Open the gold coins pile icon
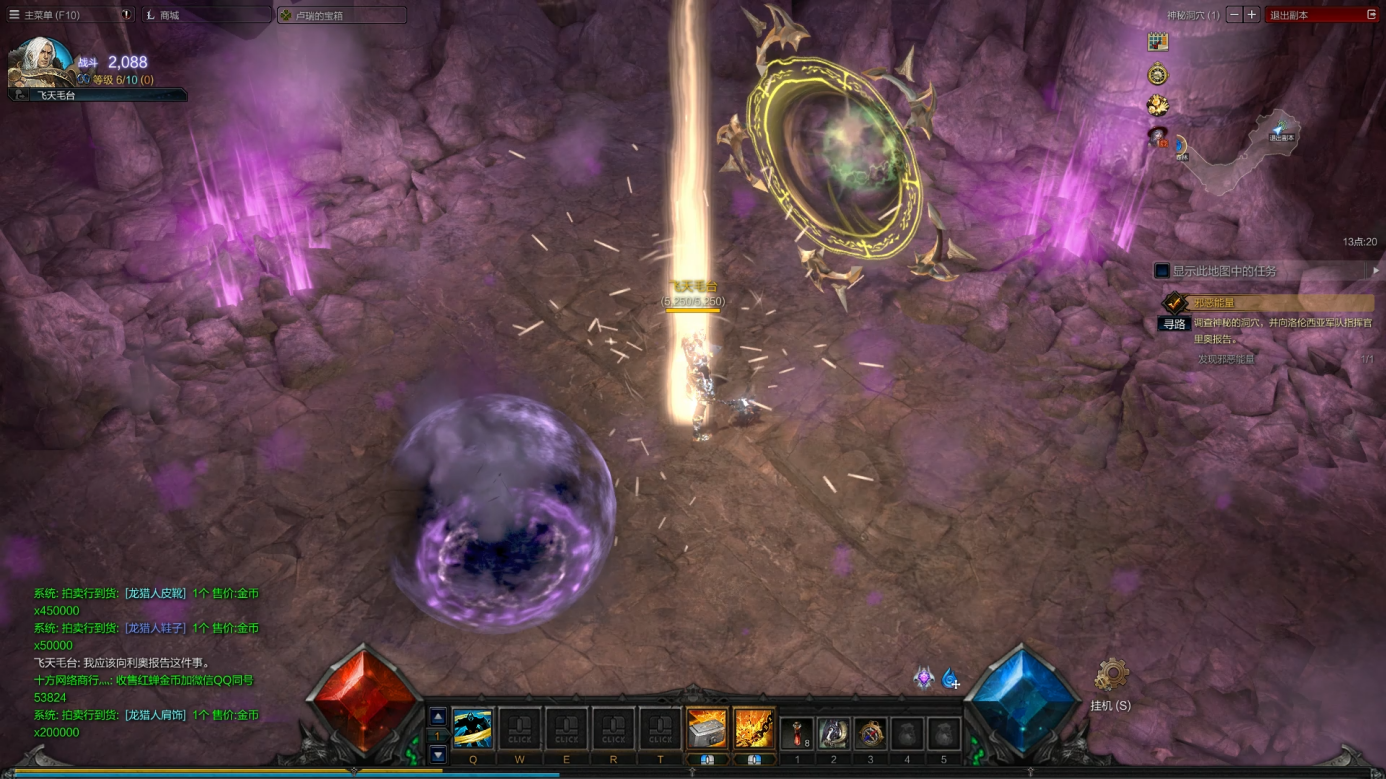This screenshot has width=1386, height=779. point(1158,106)
